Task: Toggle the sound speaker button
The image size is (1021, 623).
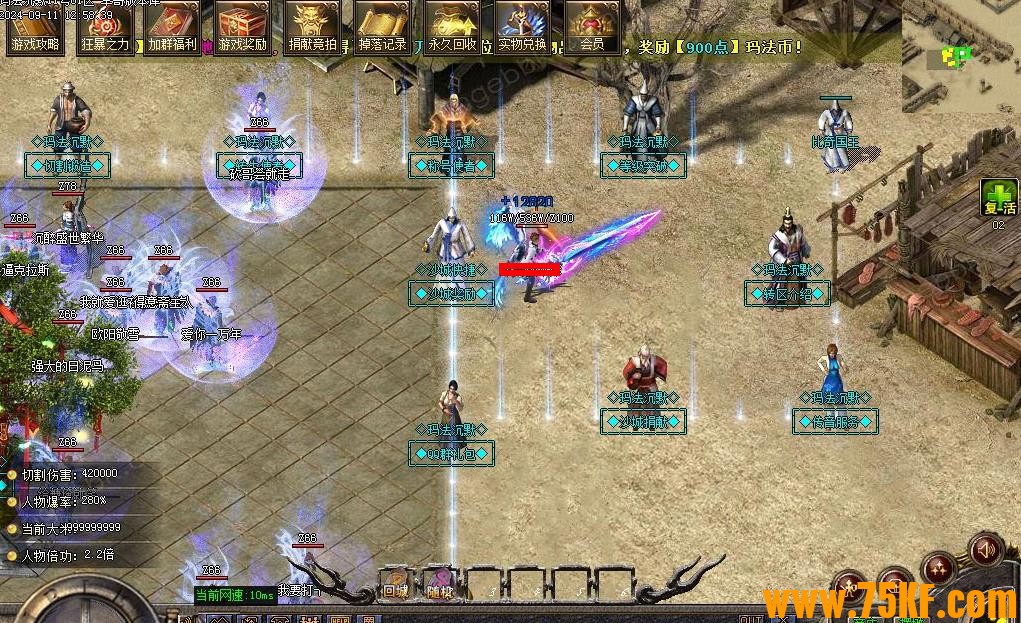Action: pyautogui.click(x=986, y=549)
